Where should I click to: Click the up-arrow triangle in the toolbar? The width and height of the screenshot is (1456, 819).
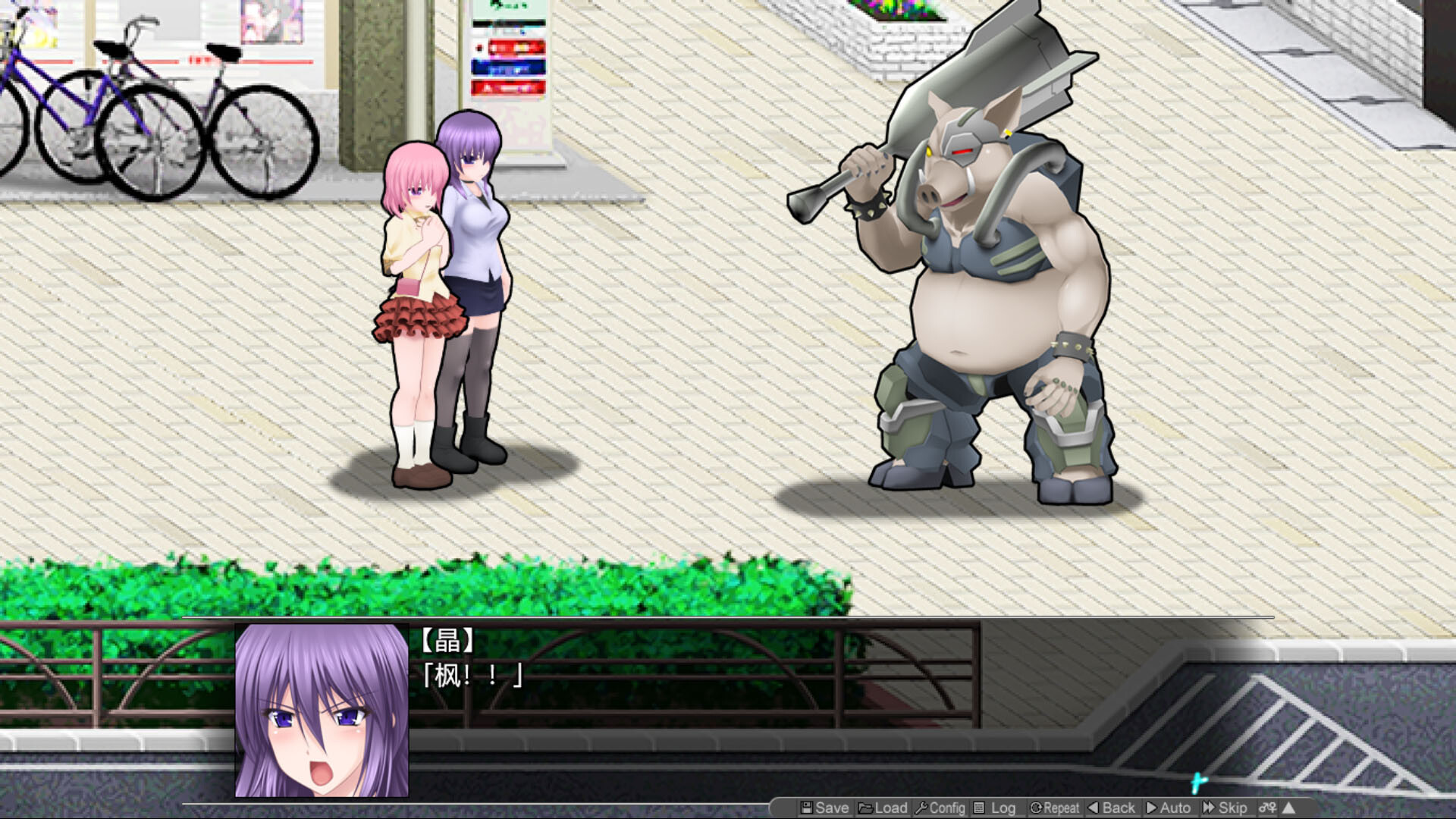point(1288,808)
